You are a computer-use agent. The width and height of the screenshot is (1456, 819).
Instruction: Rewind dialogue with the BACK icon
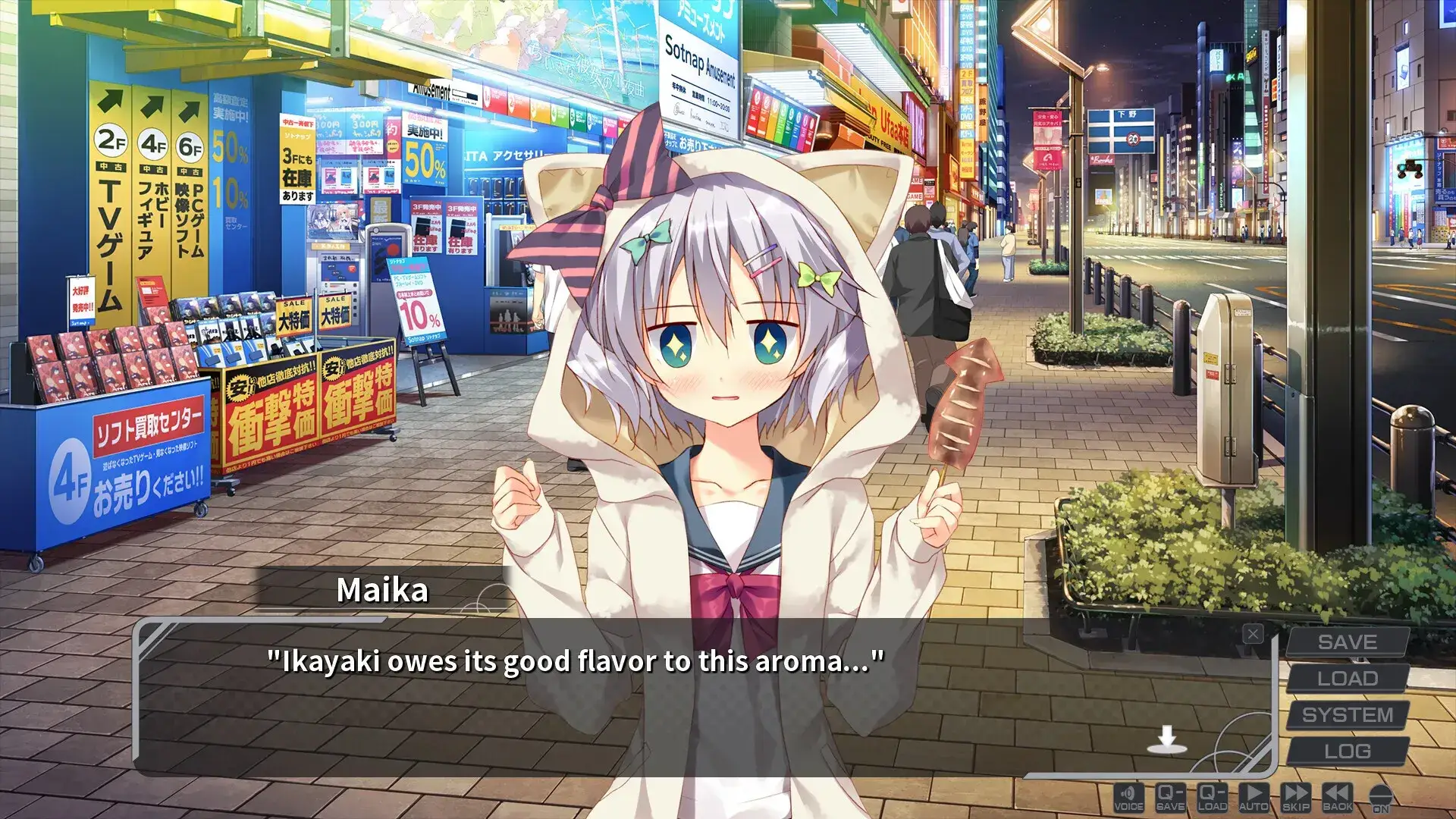[1337, 796]
